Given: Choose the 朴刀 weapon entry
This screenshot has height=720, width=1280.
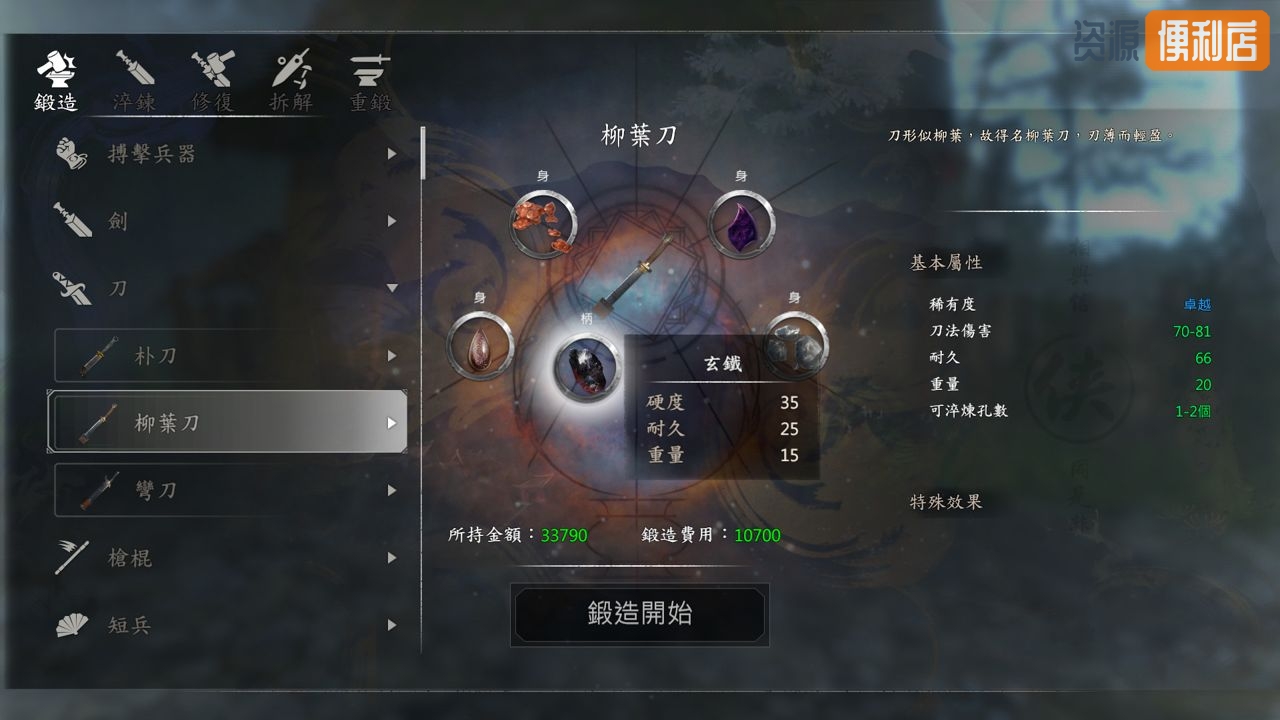Looking at the screenshot, I should (x=230, y=356).
